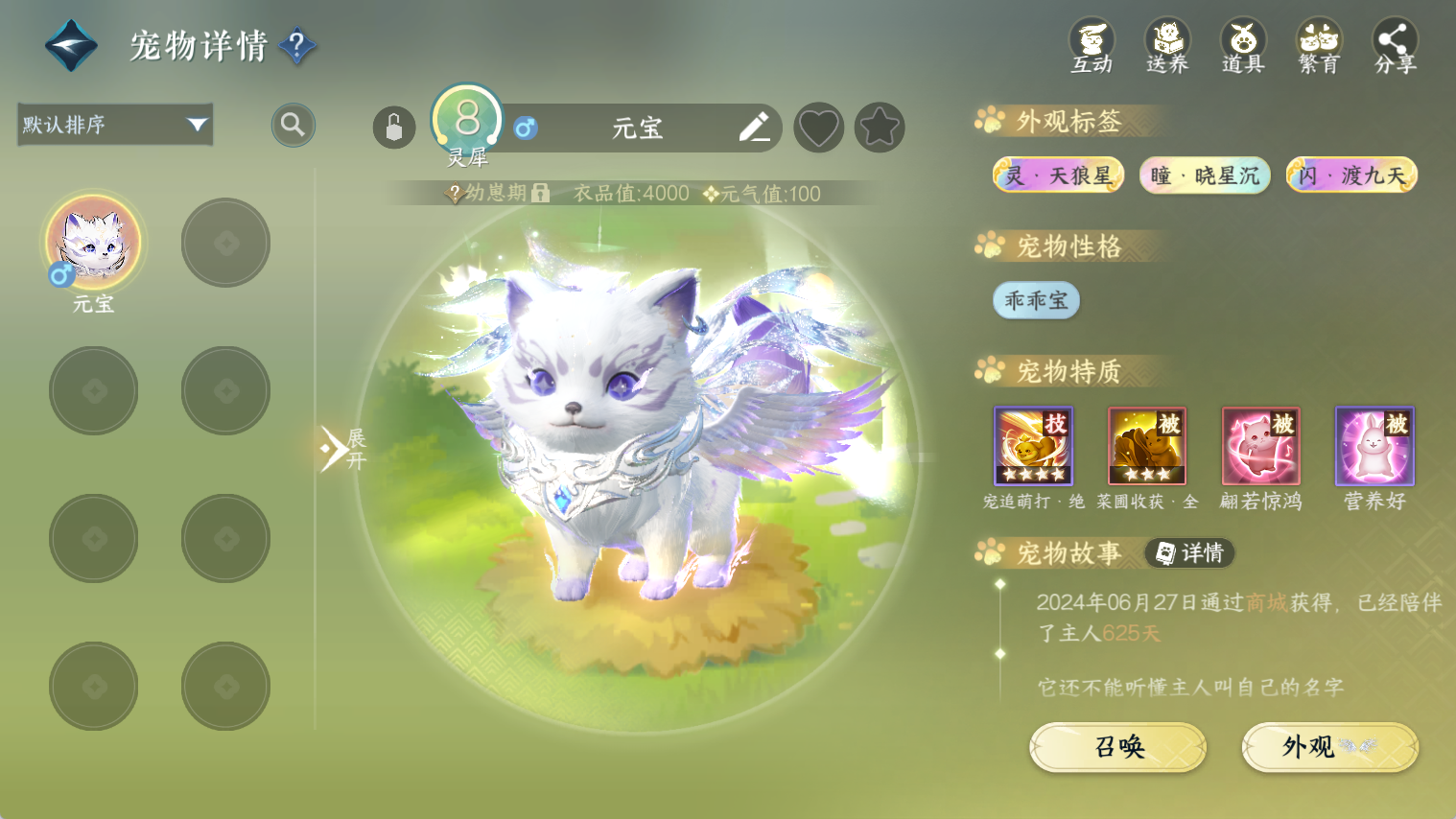Edit the pet name with the pencil
Image resolution: width=1456 pixels, height=819 pixels.
(754, 128)
